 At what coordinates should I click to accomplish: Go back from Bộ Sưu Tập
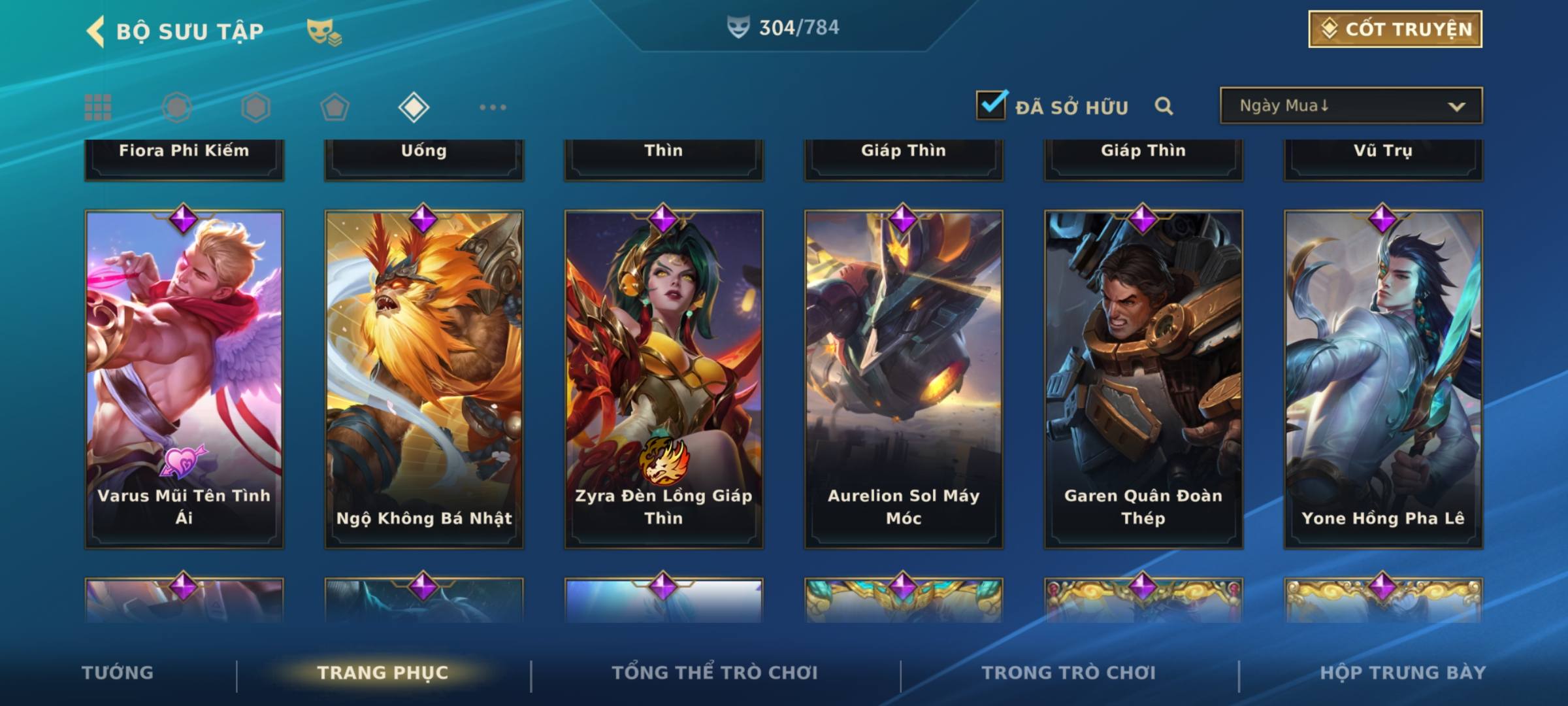(x=96, y=31)
